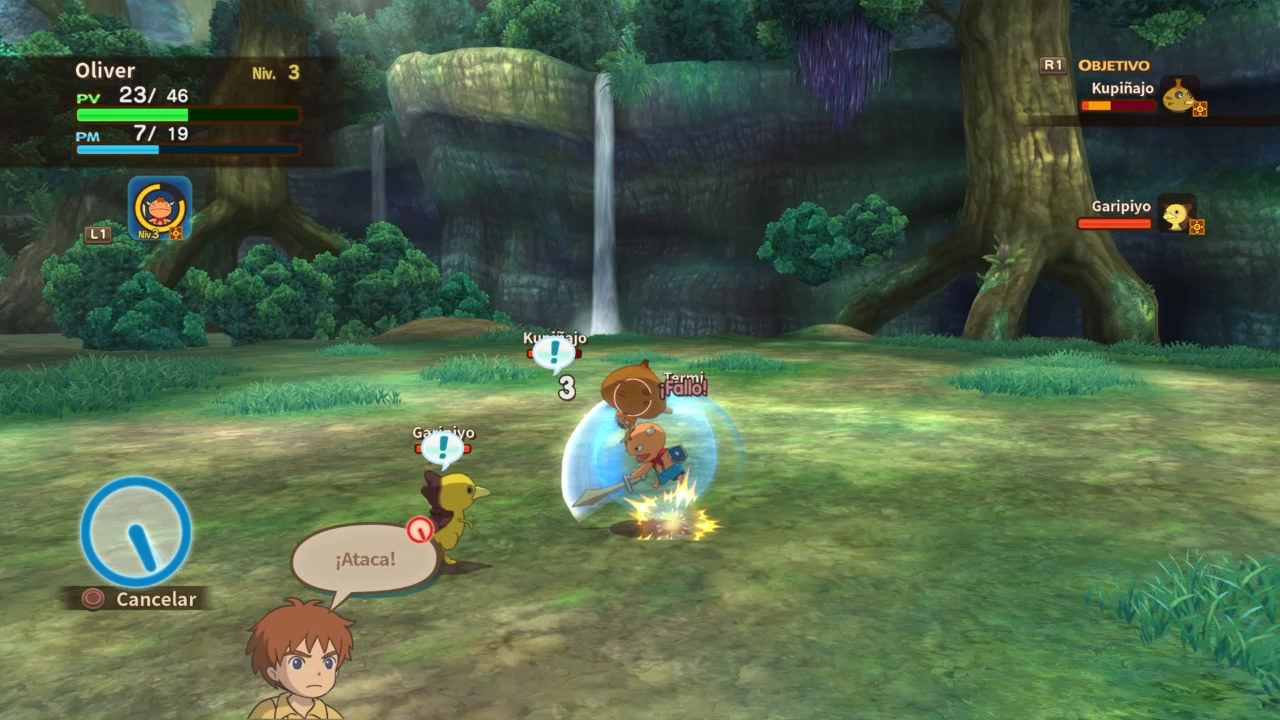Select the familiar portrait icon marked Niv 3
The width and height of the screenshot is (1280, 720).
tap(159, 208)
